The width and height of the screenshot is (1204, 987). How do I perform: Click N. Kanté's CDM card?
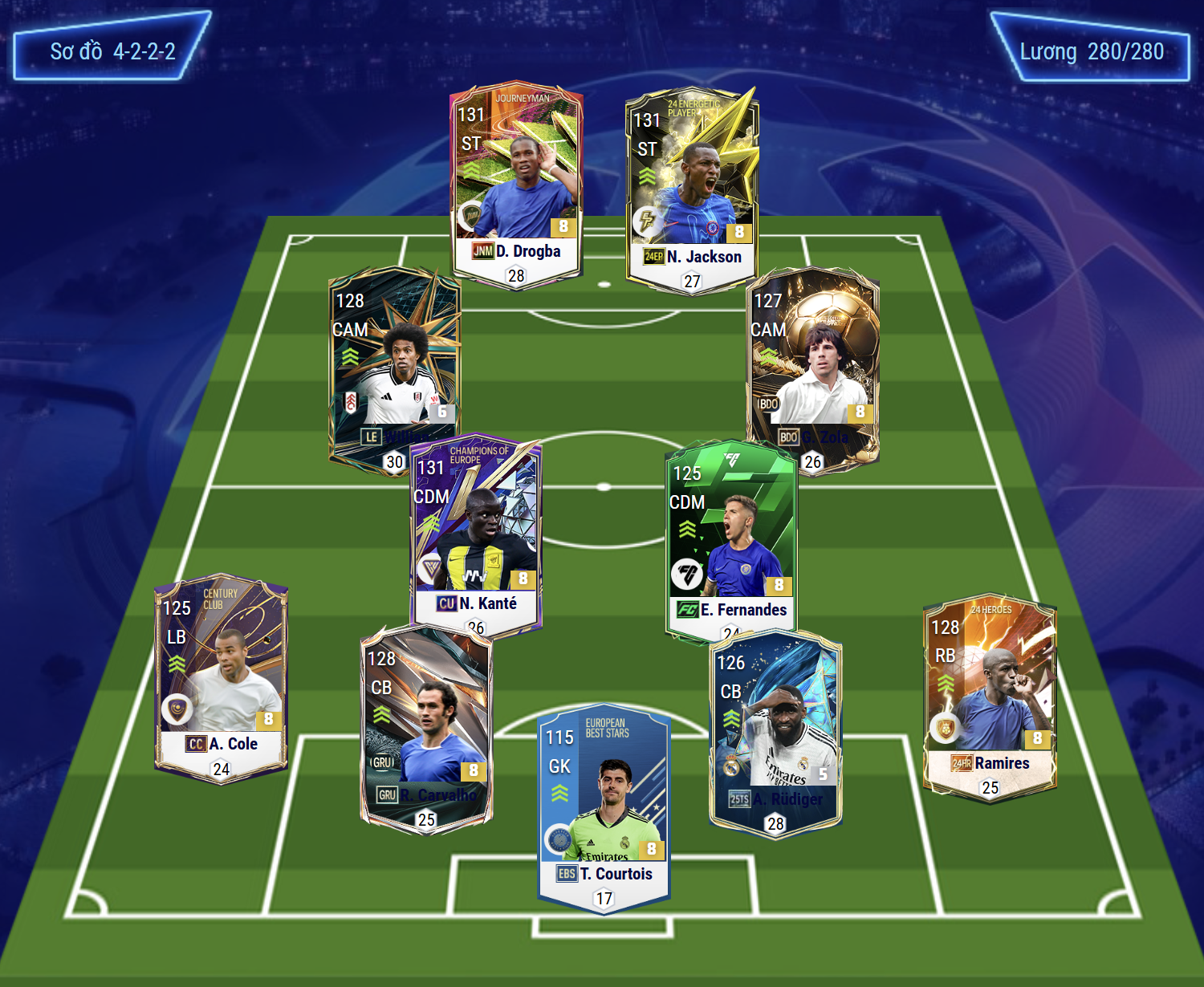pyautogui.click(x=475, y=534)
